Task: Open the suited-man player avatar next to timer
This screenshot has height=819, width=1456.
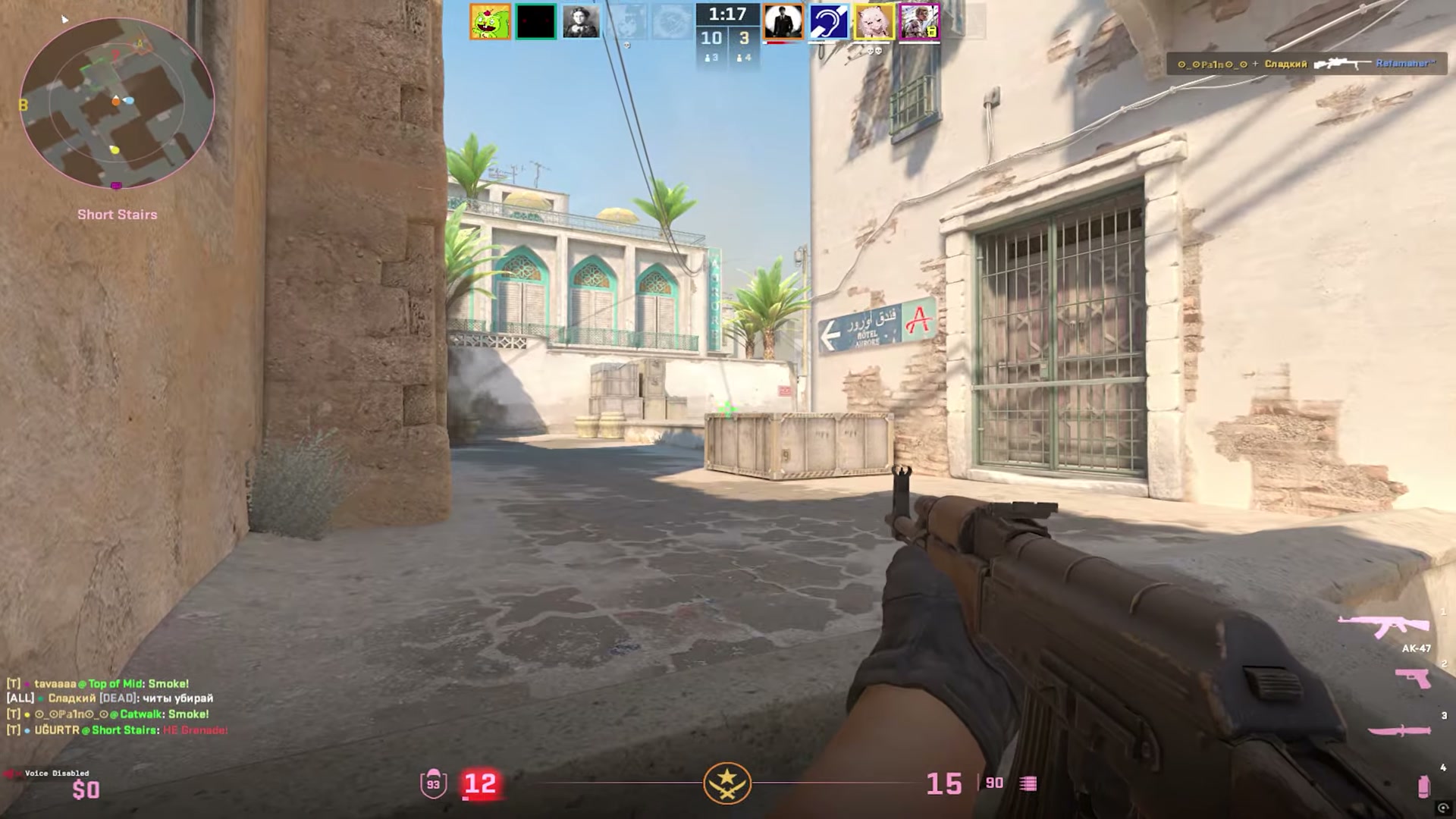Action: pos(782,21)
